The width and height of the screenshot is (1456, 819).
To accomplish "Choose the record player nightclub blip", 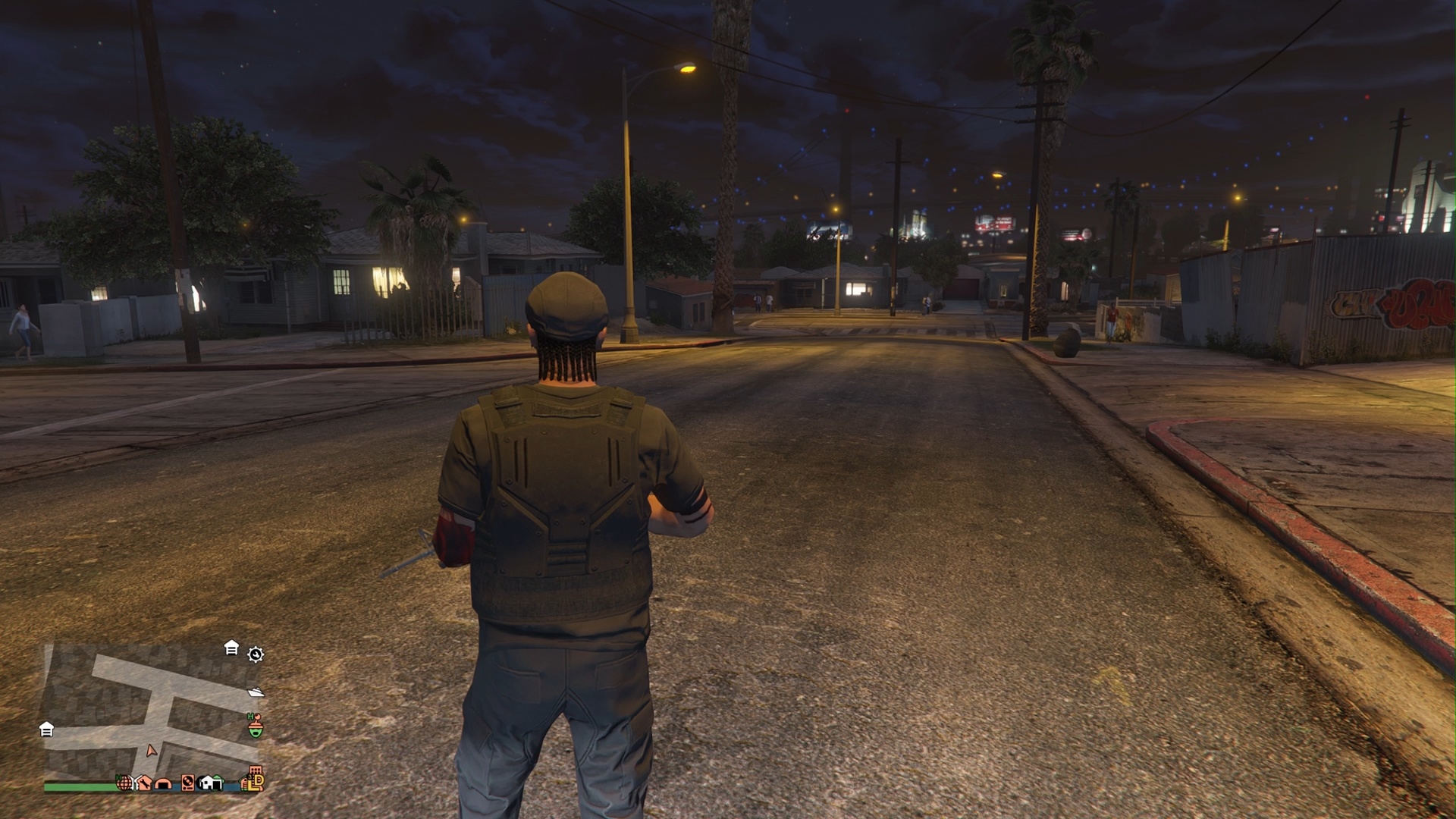I will 187,783.
